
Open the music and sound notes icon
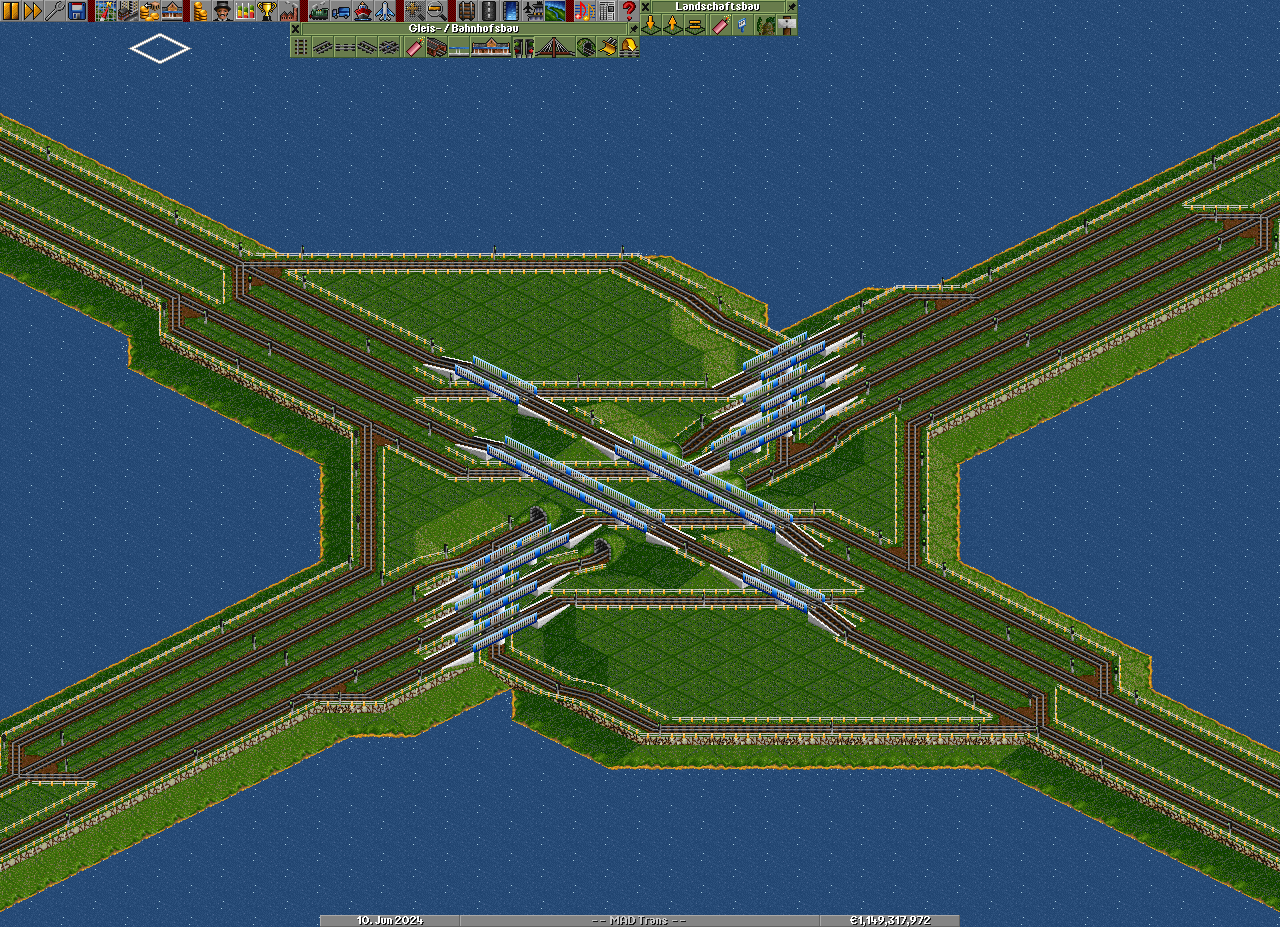click(584, 11)
